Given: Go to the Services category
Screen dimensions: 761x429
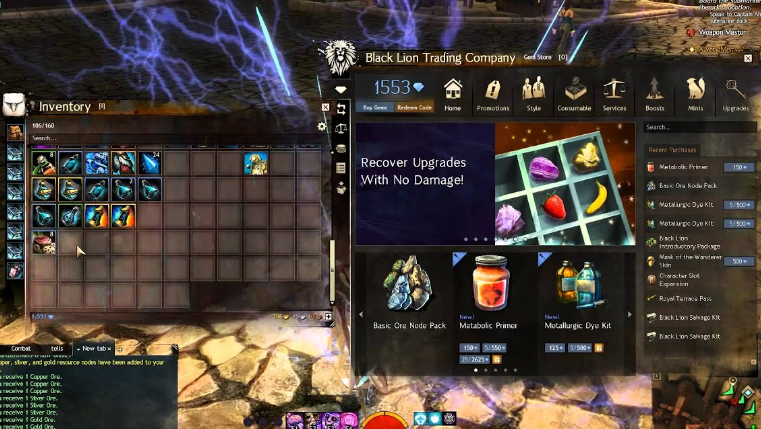Looking at the screenshot, I should point(614,94).
